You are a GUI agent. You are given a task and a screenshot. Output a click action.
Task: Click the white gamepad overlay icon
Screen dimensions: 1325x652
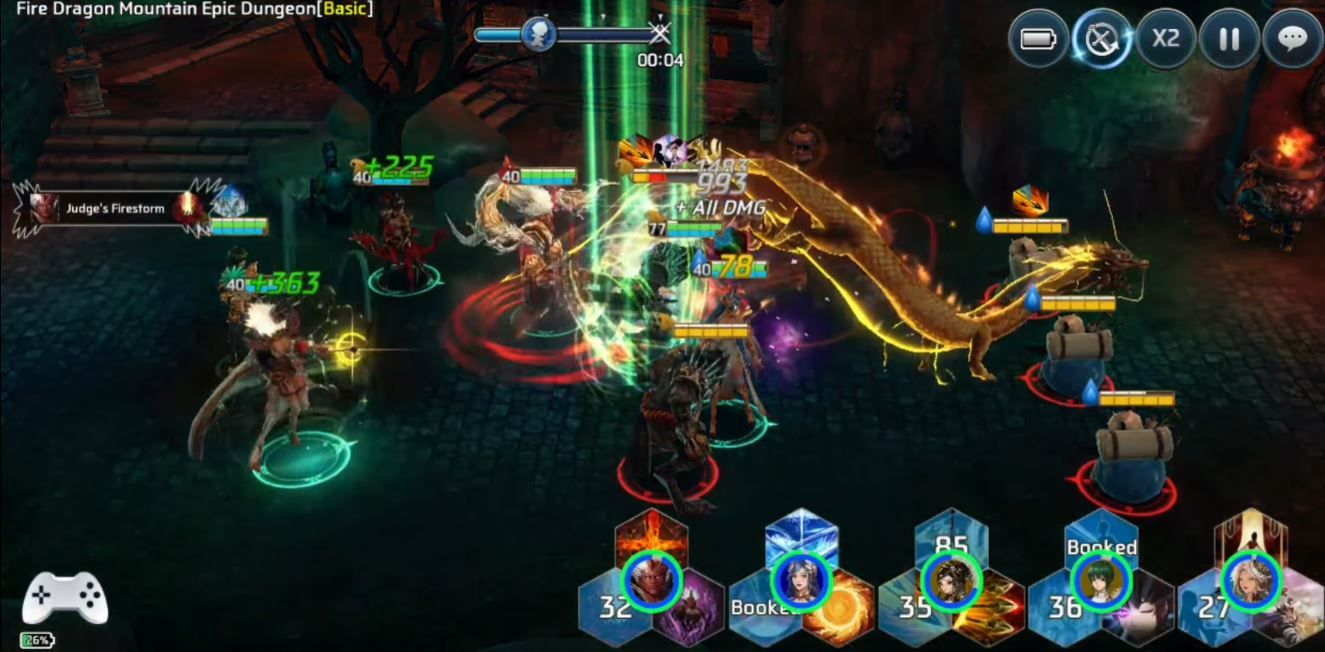click(x=65, y=600)
